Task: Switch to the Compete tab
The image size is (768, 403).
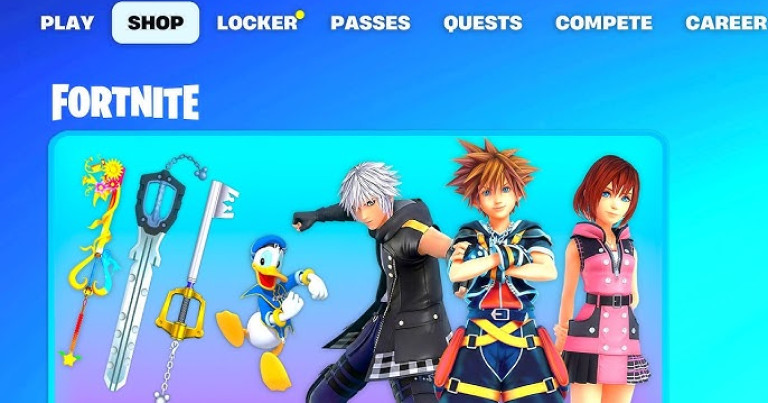Action: click(x=603, y=23)
